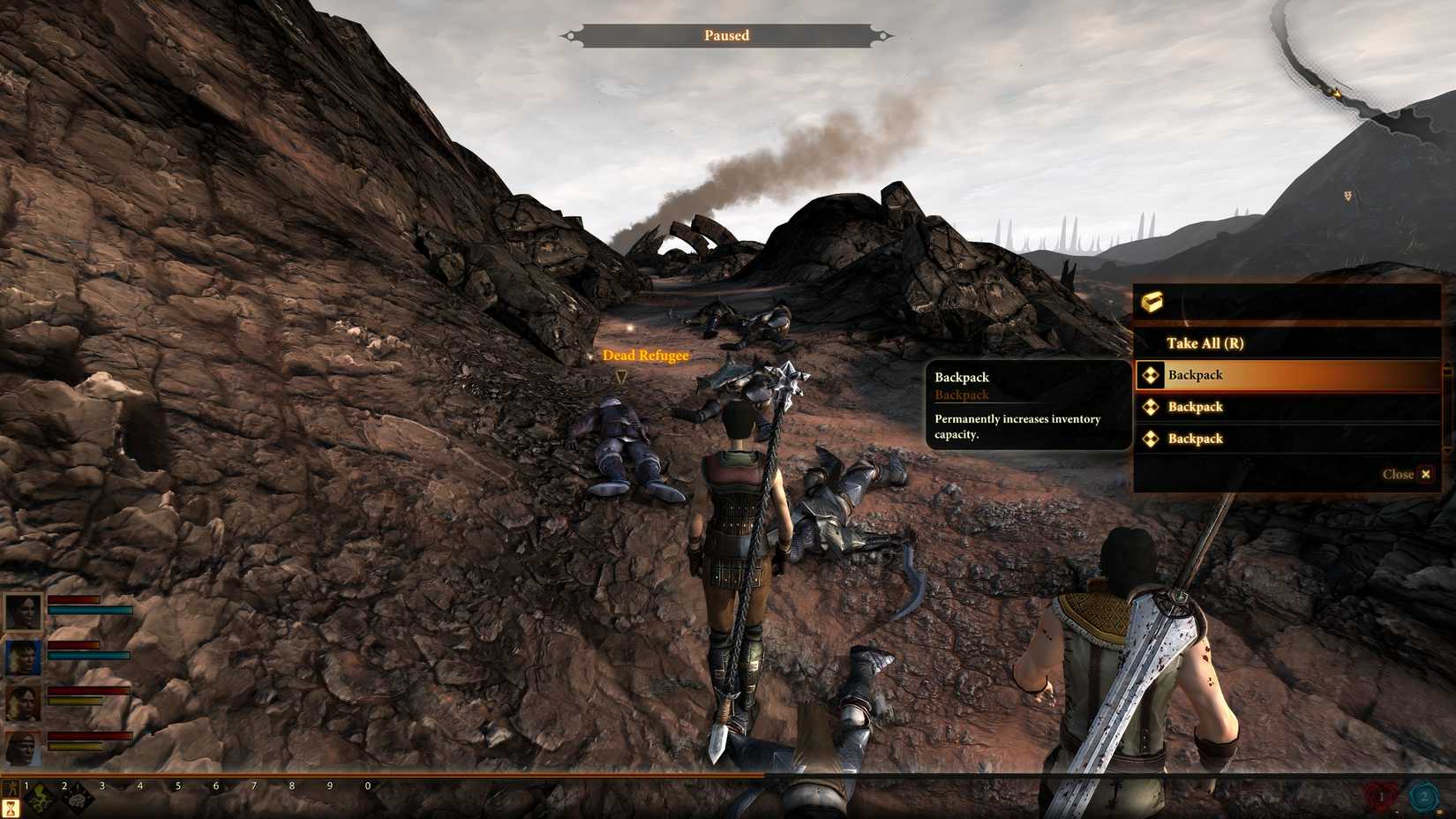1456x819 pixels.
Task: Click the second Backpack entry's item icon
Action: coord(1151,407)
